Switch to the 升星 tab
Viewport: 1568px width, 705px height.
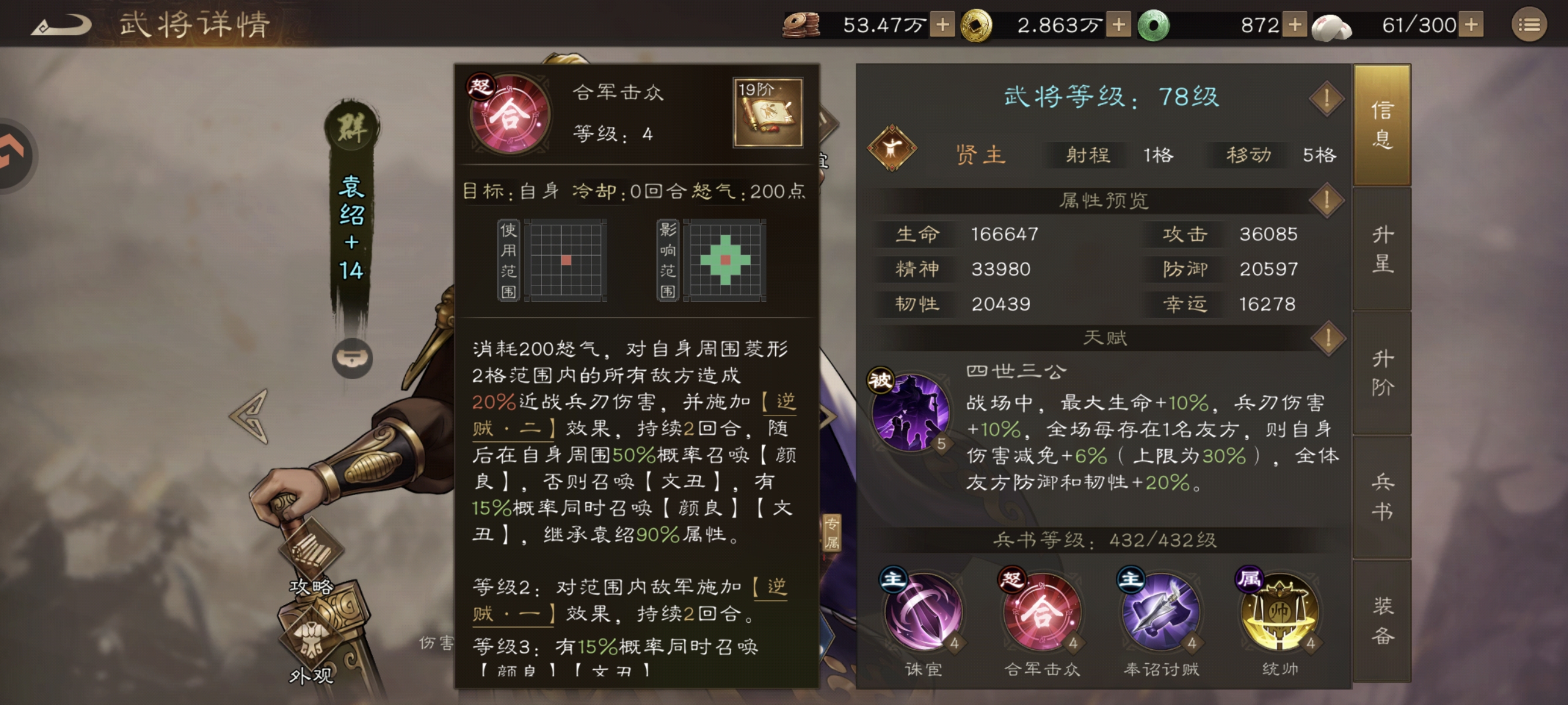click(x=1383, y=250)
